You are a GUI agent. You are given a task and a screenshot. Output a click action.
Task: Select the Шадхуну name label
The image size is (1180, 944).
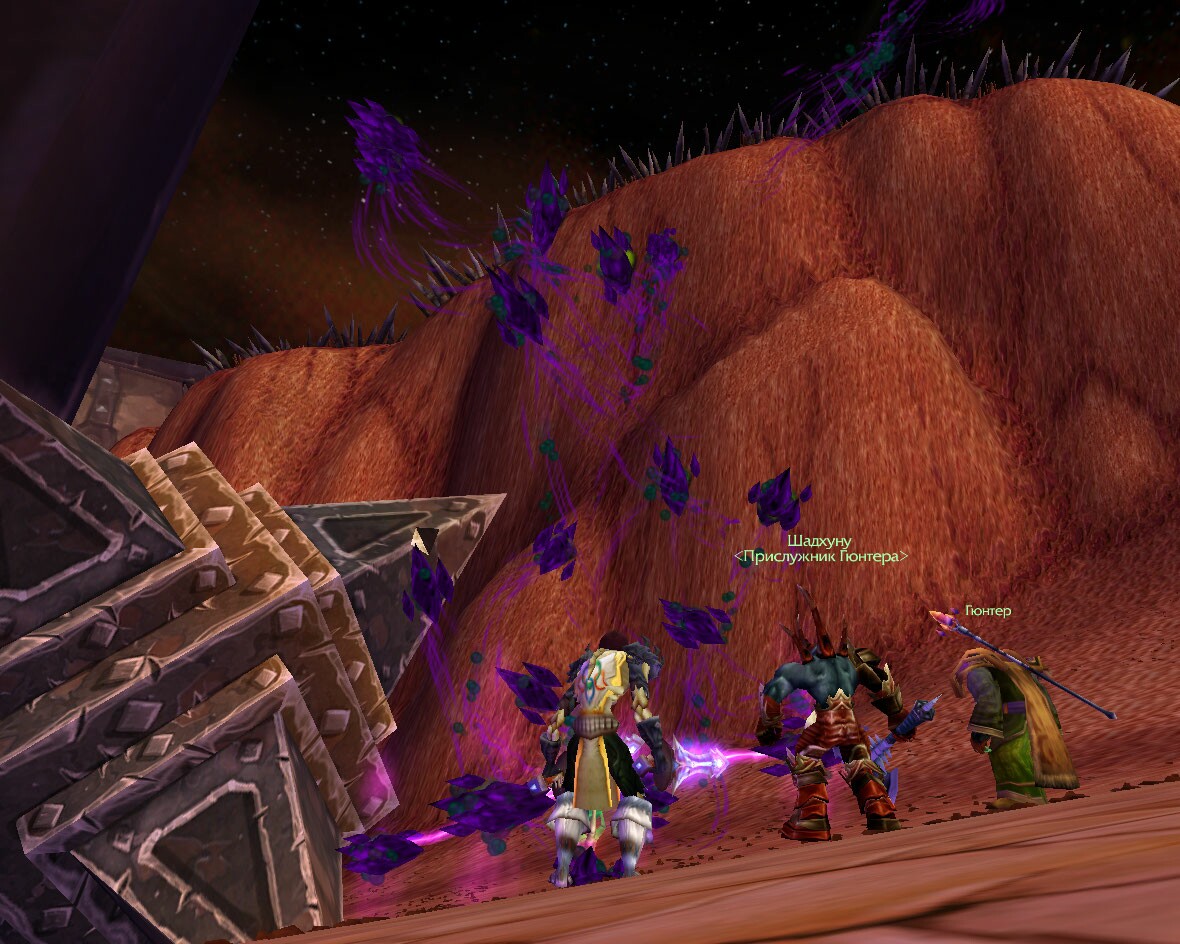(820, 541)
